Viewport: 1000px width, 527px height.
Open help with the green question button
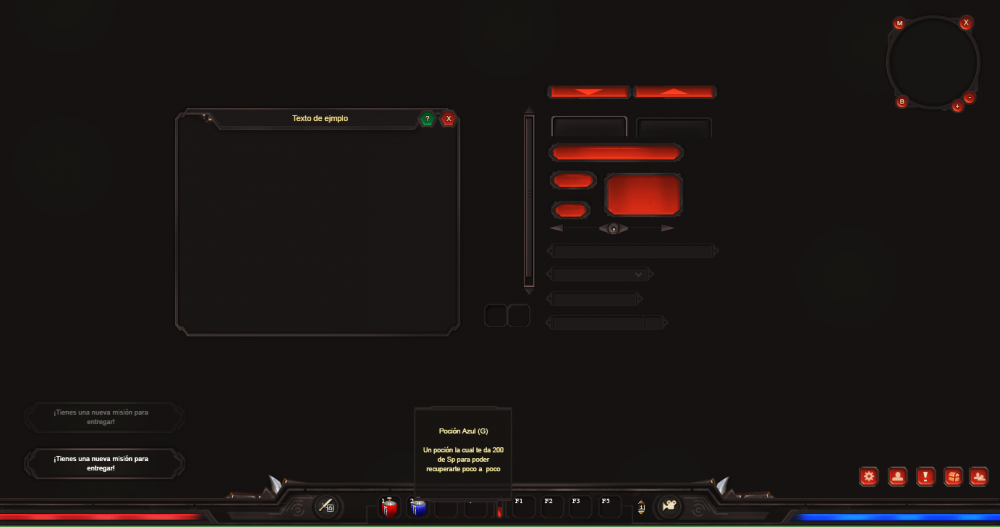pyautogui.click(x=427, y=119)
